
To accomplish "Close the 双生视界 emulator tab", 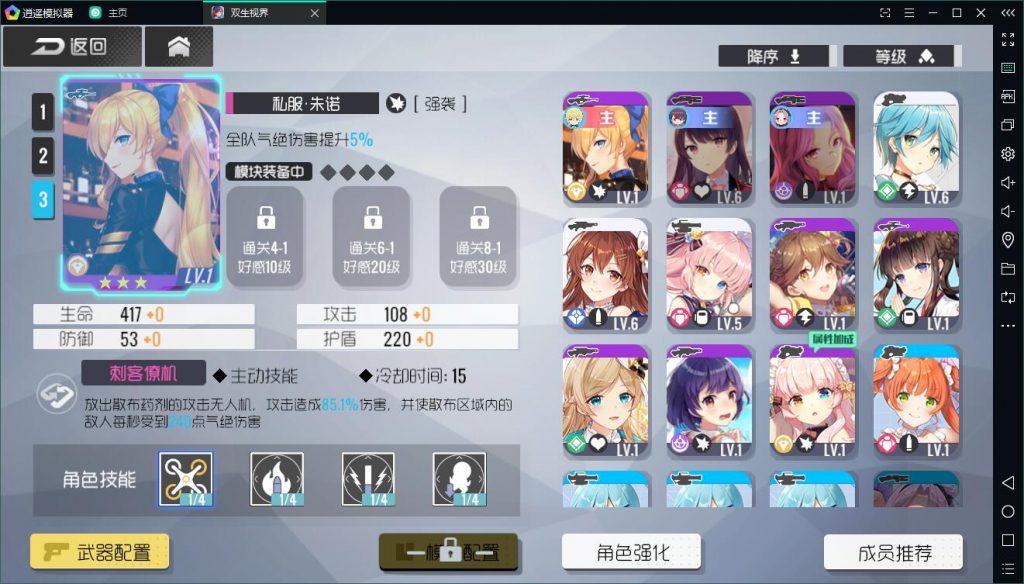I will (x=314, y=13).
